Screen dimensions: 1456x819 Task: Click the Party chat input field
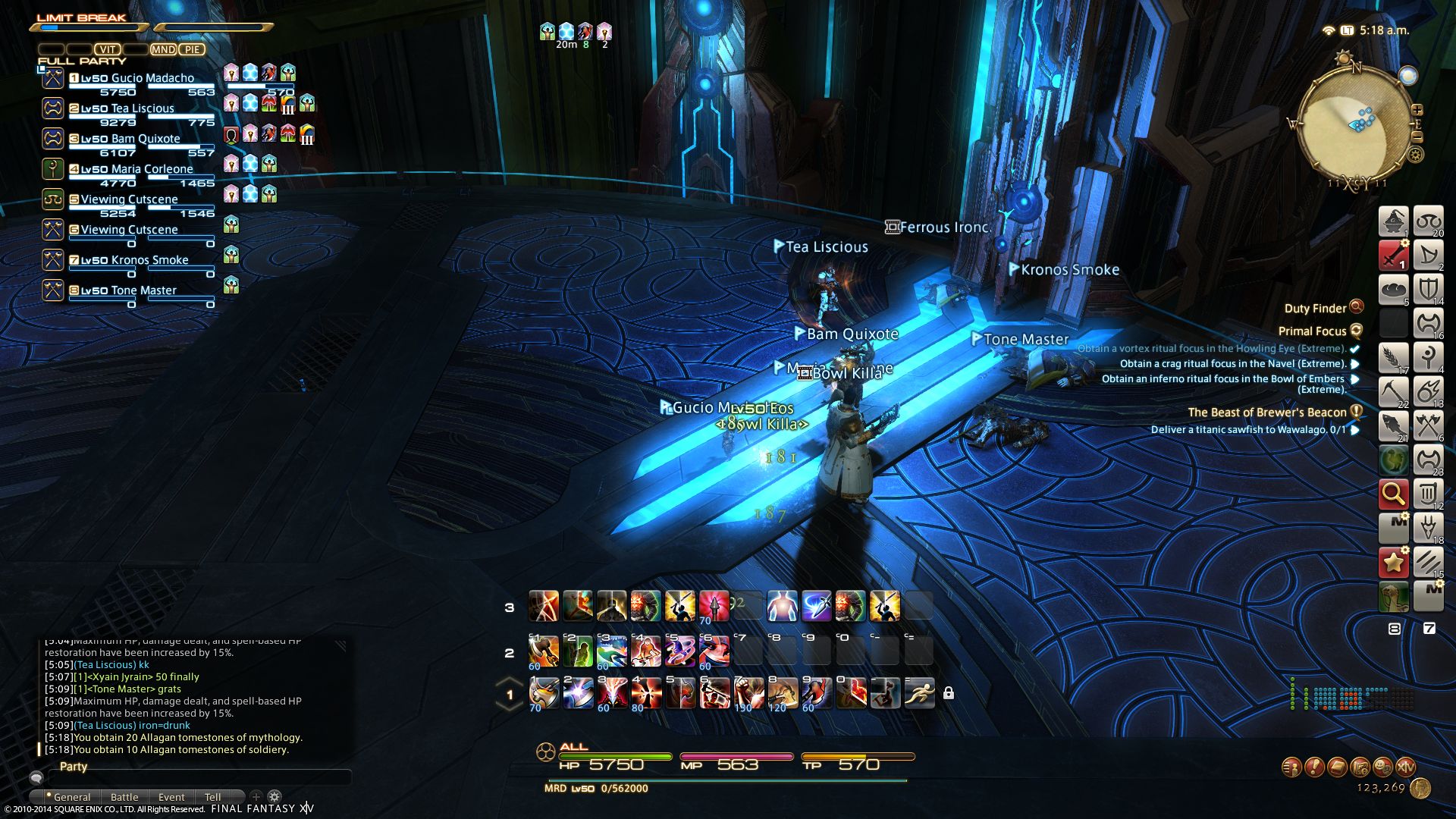click(x=197, y=778)
